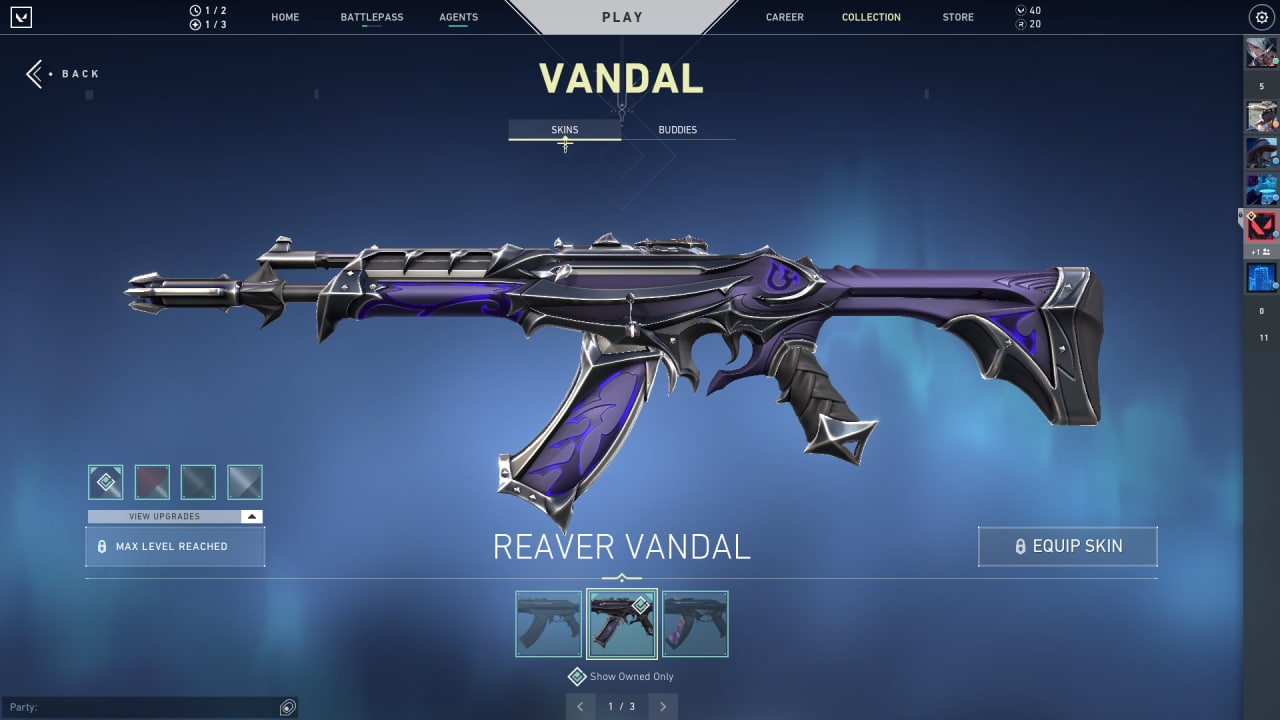Screen dimensions: 1280x720
Task: Switch to the SKINS tab
Action: (564, 129)
